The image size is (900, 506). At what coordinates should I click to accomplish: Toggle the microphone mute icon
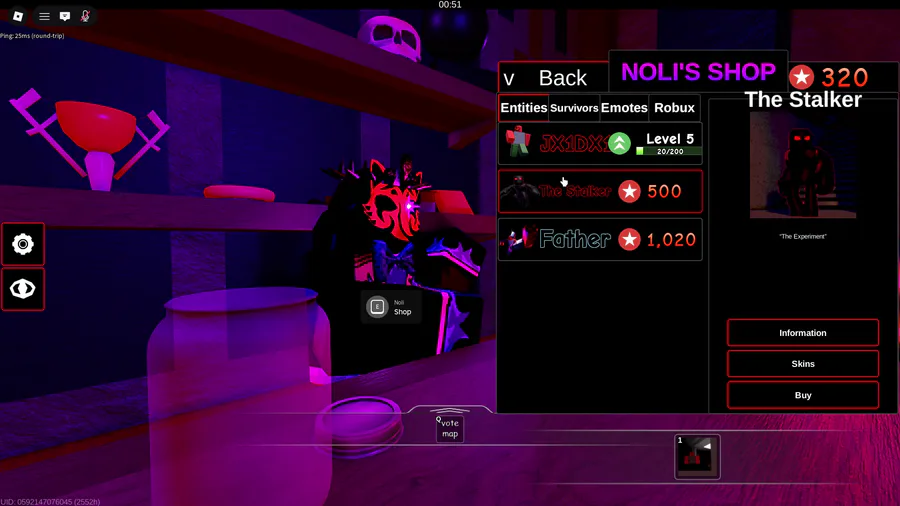tap(85, 16)
